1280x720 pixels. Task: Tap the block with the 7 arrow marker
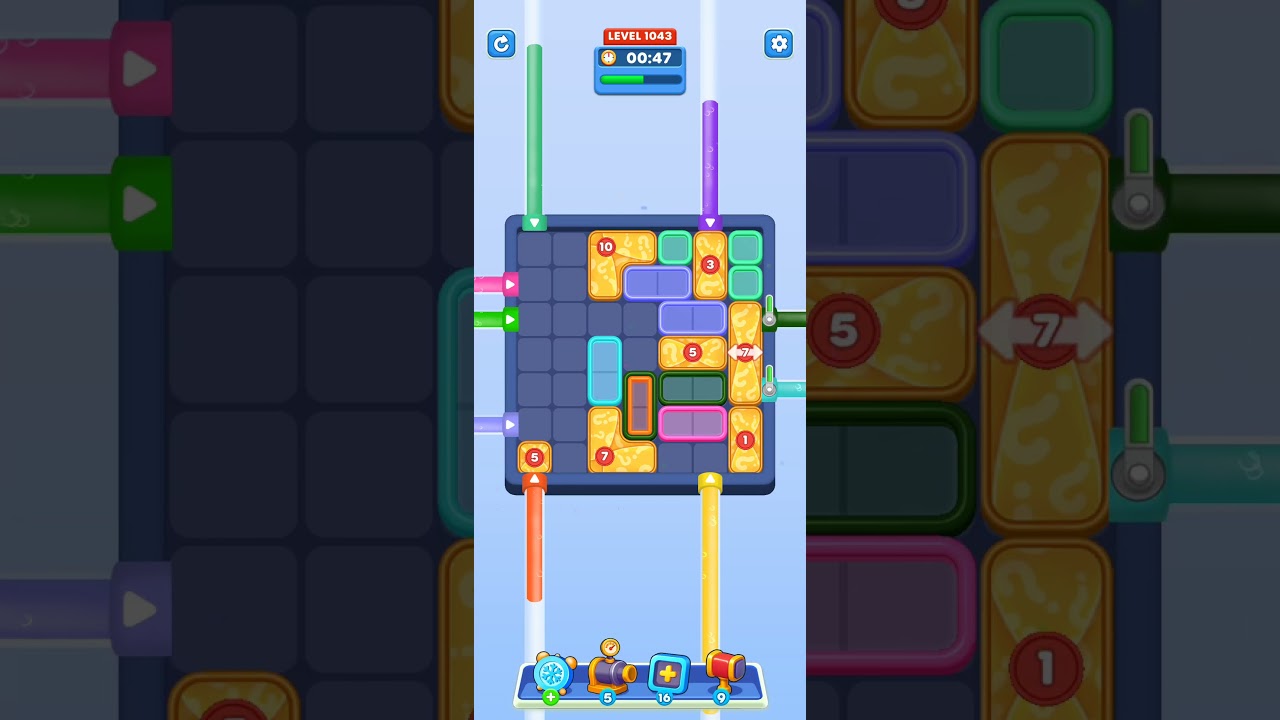click(x=744, y=352)
